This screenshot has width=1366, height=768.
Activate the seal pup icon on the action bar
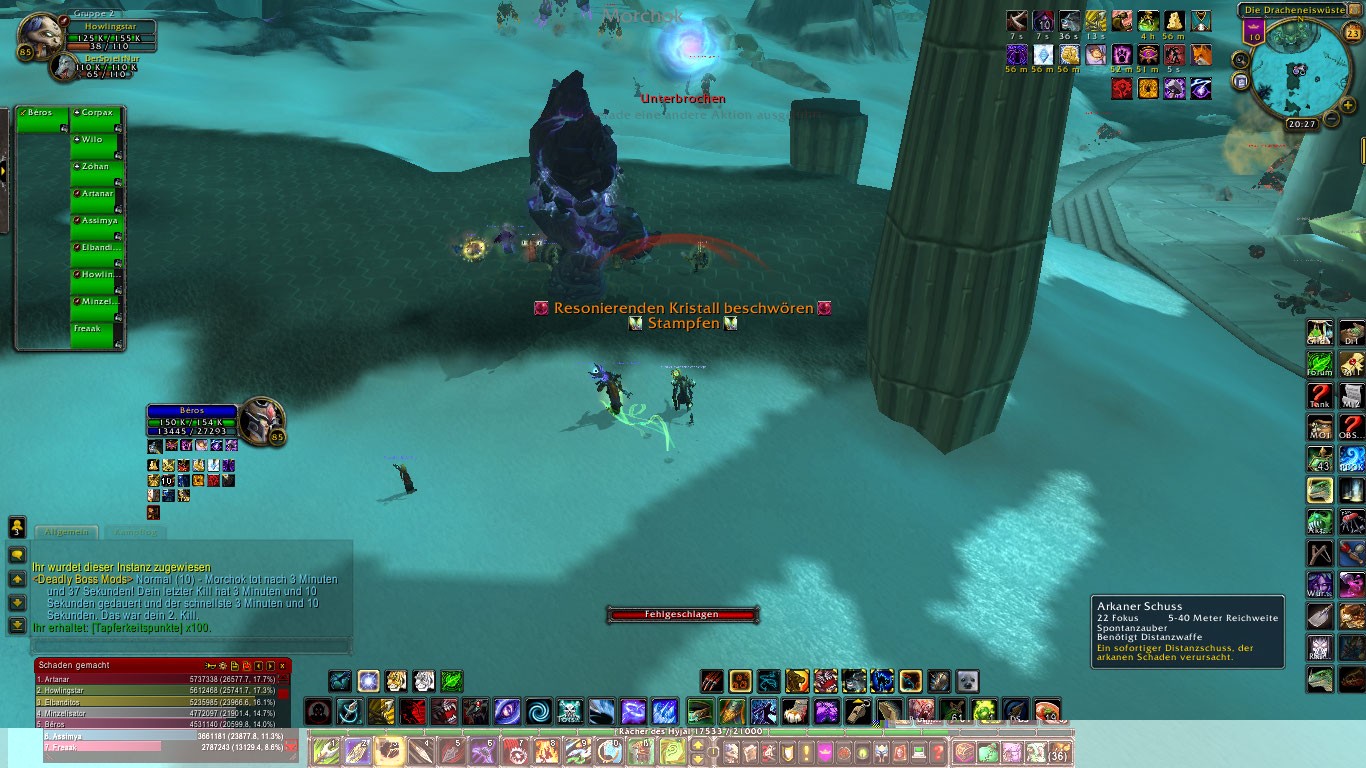[968, 682]
